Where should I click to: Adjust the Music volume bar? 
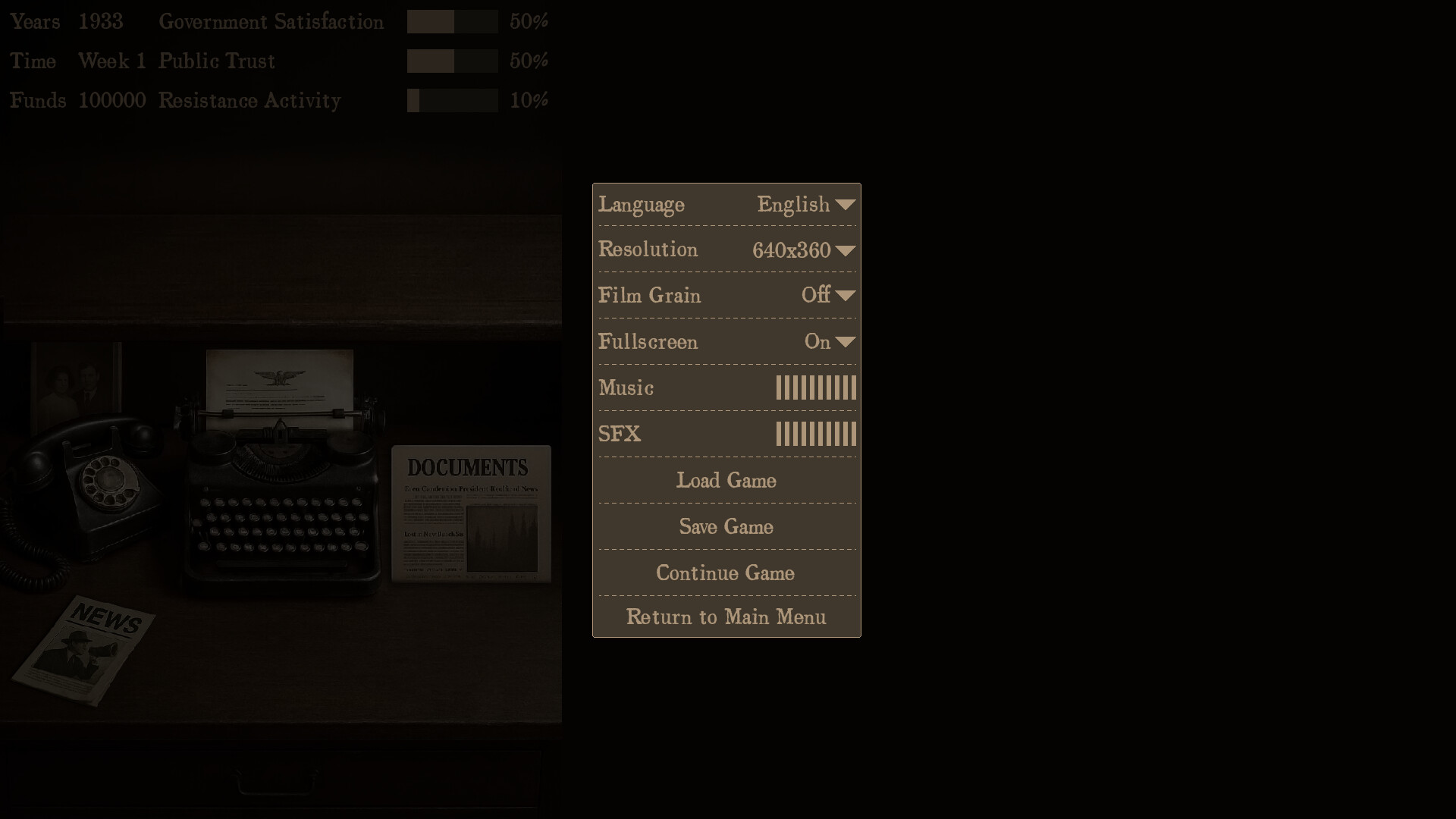point(816,388)
